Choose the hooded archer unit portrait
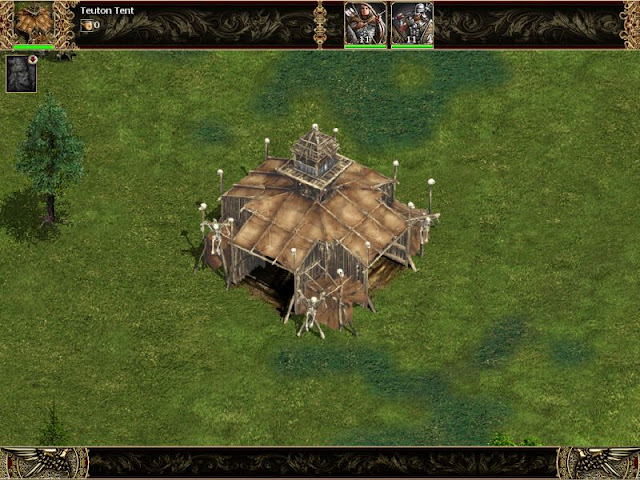The image size is (640, 480). click(x=365, y=22)
